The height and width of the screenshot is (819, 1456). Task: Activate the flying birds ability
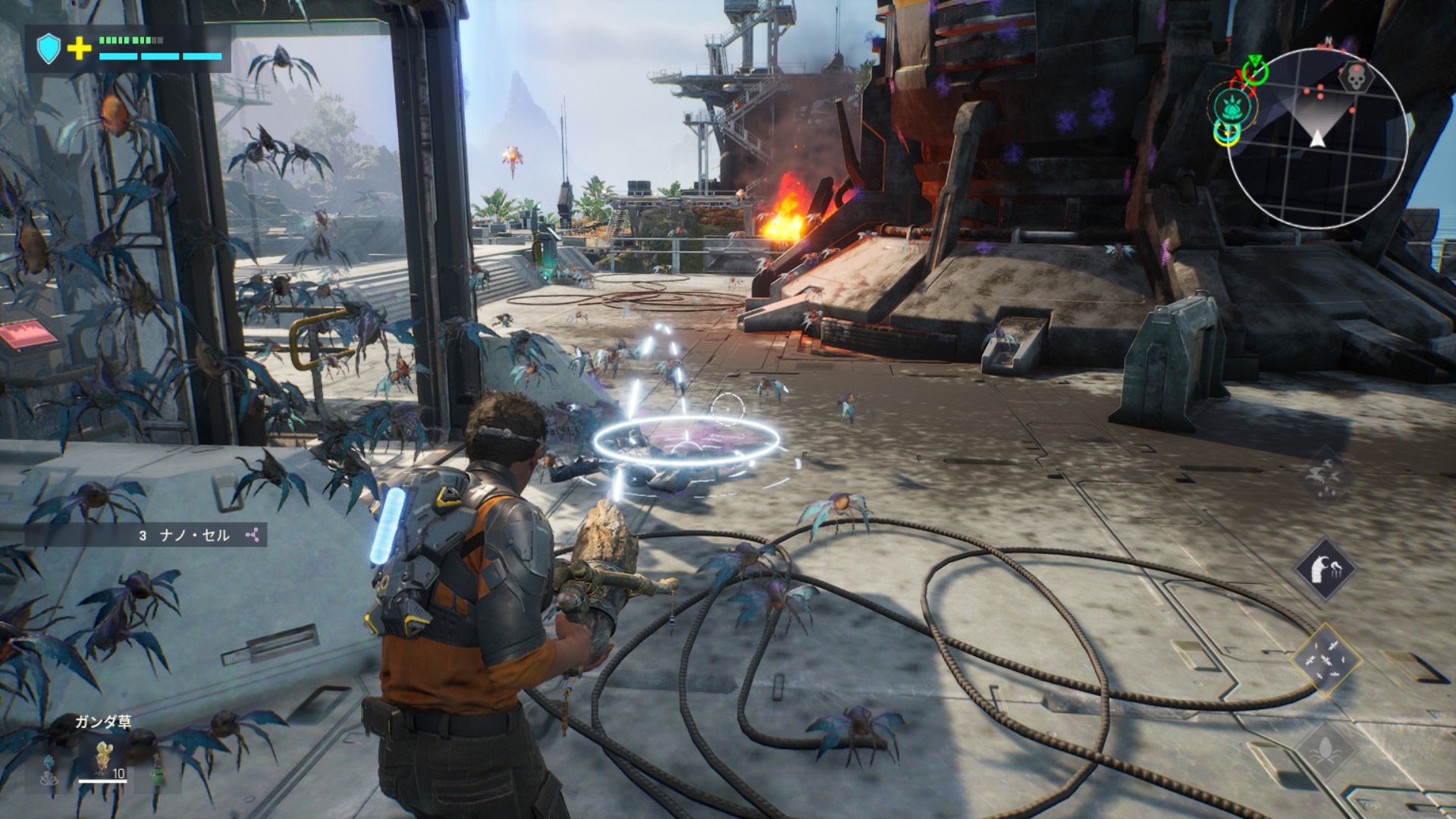pyautogui.click(x=1325, y=475)
